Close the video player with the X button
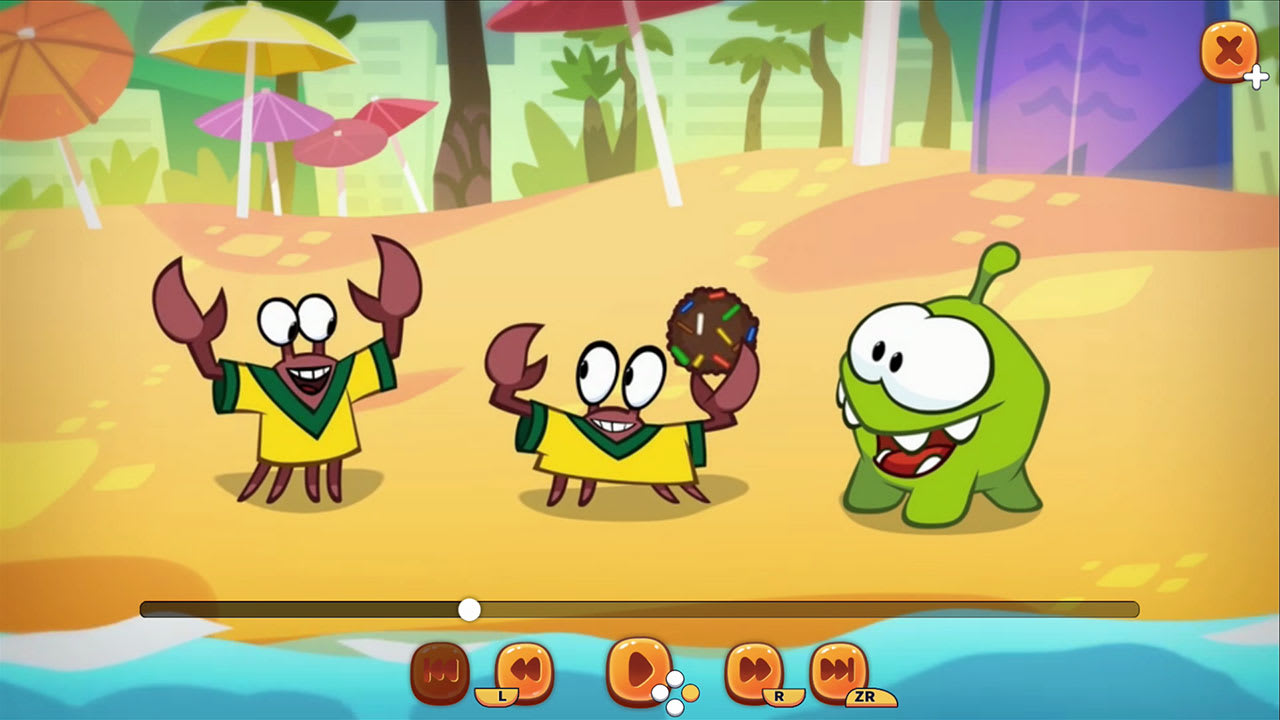 click(1229, 51)
